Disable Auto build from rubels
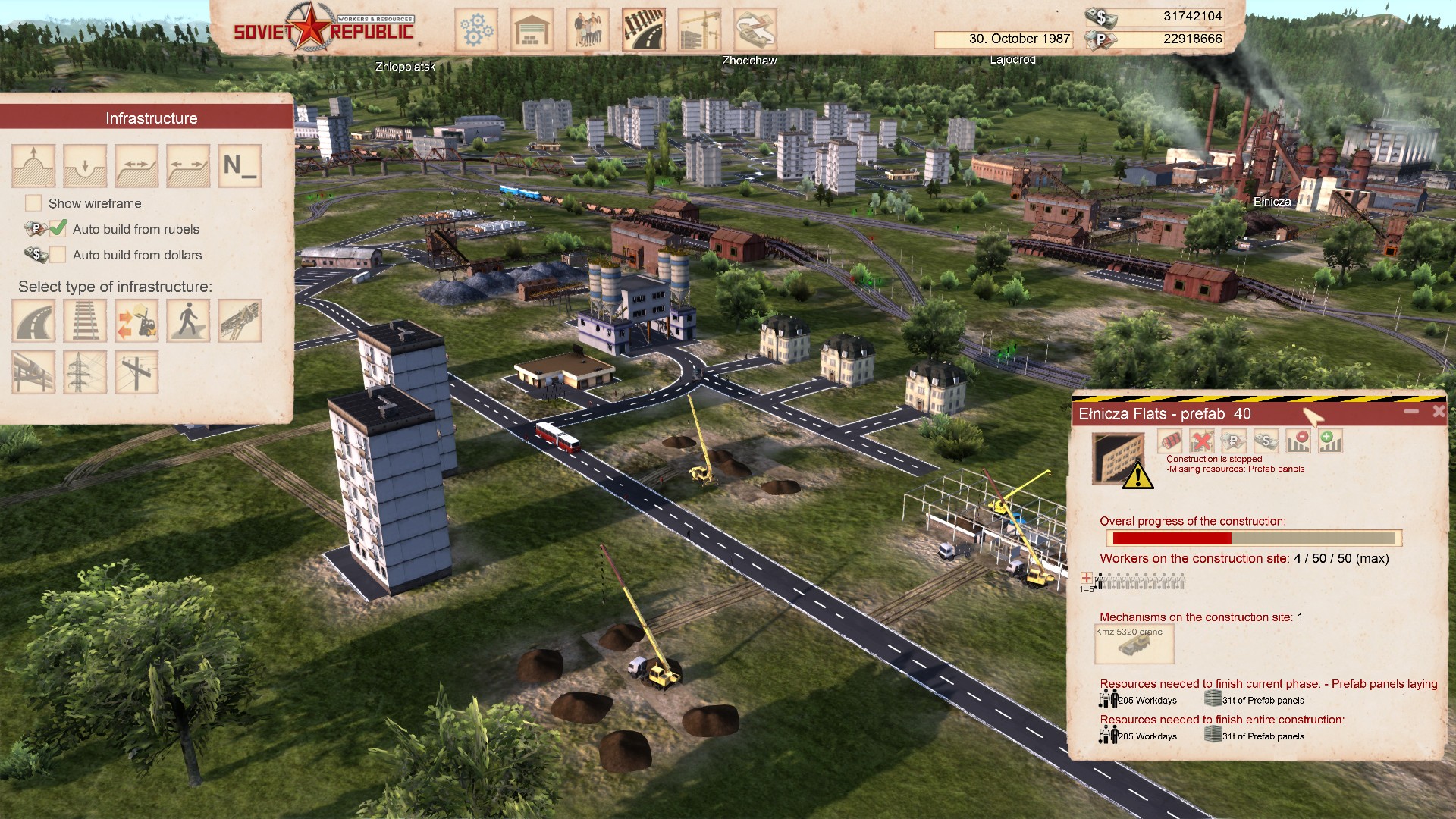1456x819 pixels. click(x=58, y=229)
